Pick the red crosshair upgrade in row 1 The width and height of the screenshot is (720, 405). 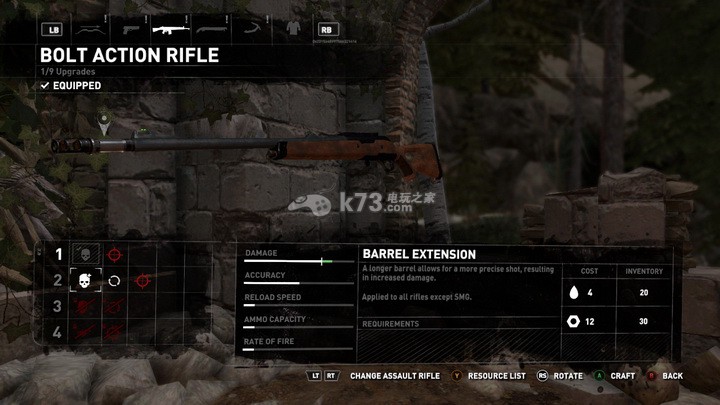click(x=114, y=255)
